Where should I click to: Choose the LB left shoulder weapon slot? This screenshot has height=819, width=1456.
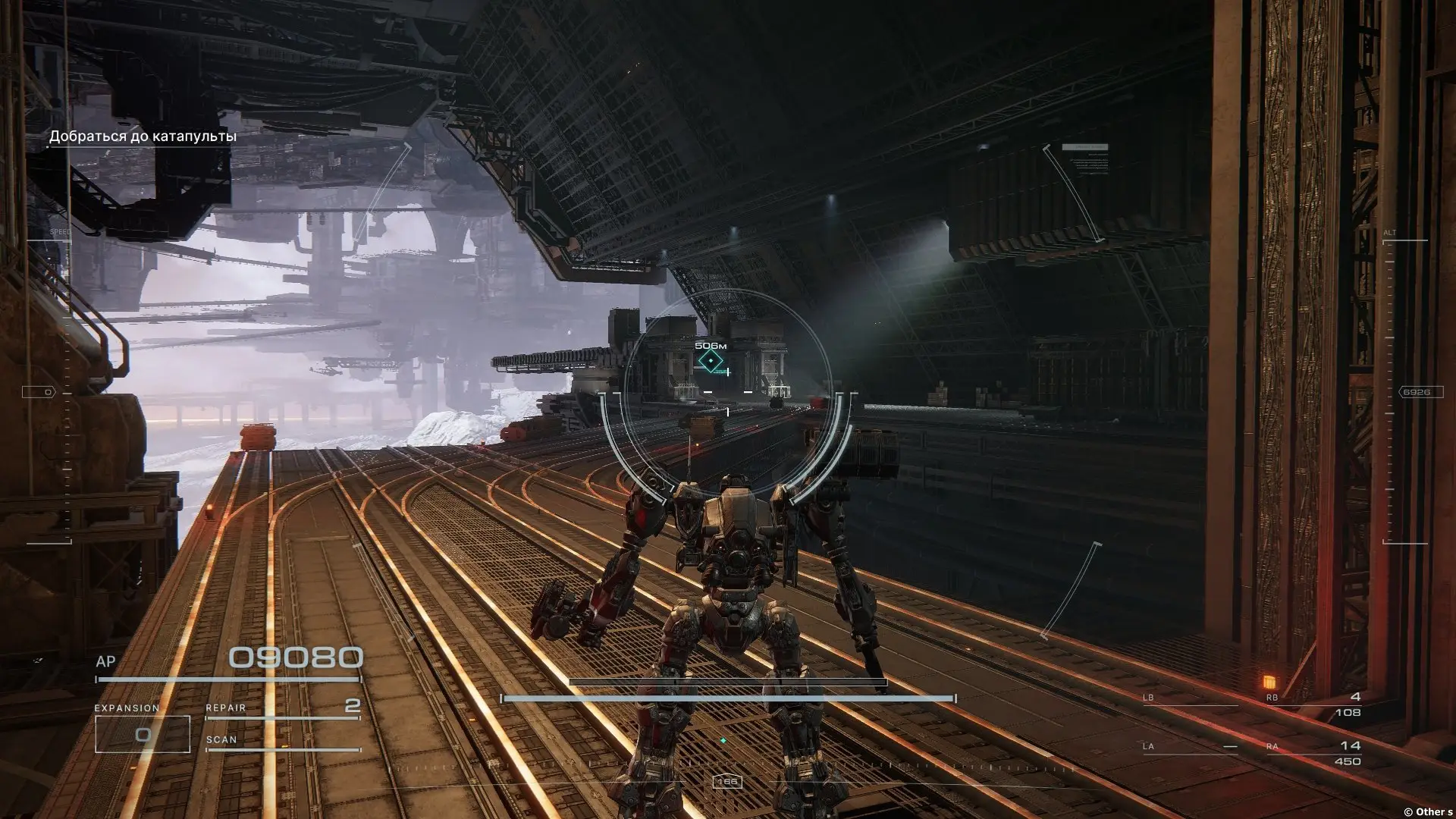pyautogui.click(x=1189, y=700)
